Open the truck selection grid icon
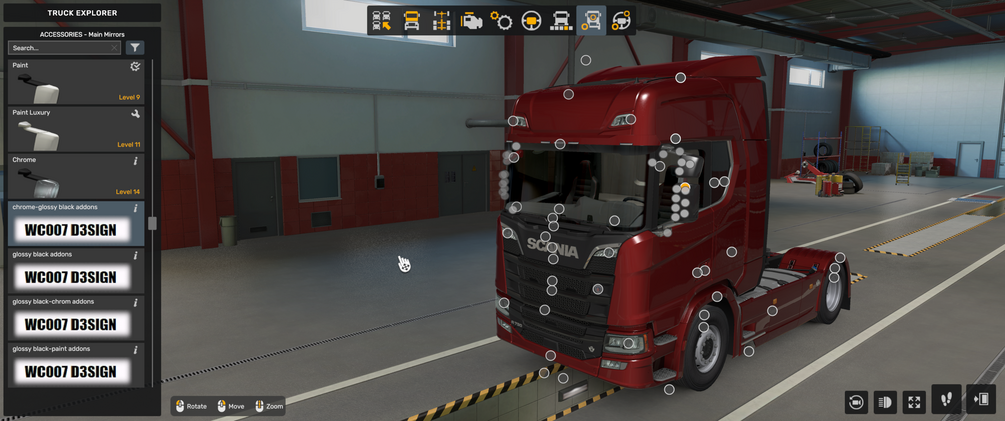This screenshot has width=1005, height=421. pos(382,21)
